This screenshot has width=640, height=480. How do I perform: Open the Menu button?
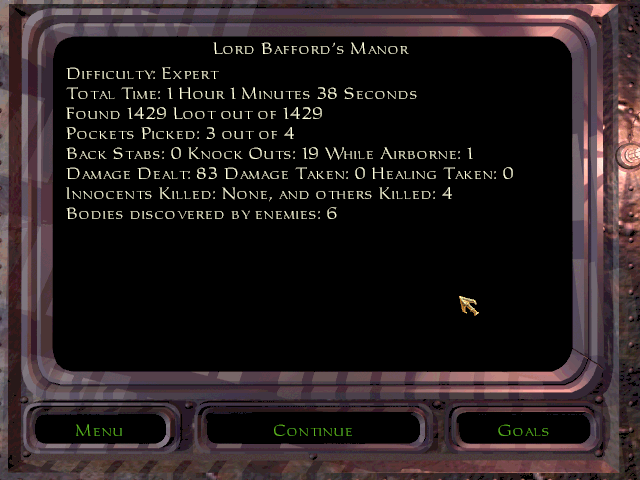[x=99, y=431]
